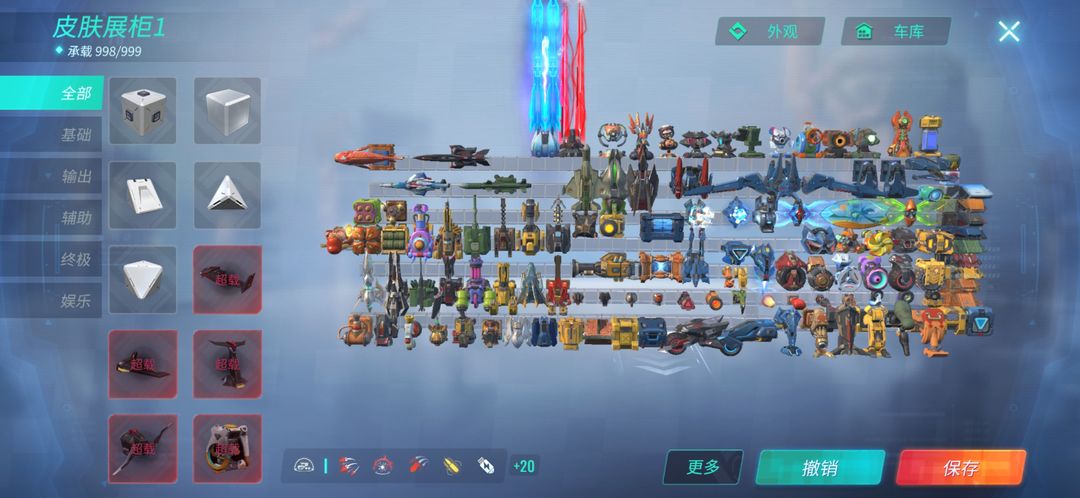1080x498 pixels.
Task: Click the yellow bullet icon in the toolbar
Action: [x=452, y=465]
